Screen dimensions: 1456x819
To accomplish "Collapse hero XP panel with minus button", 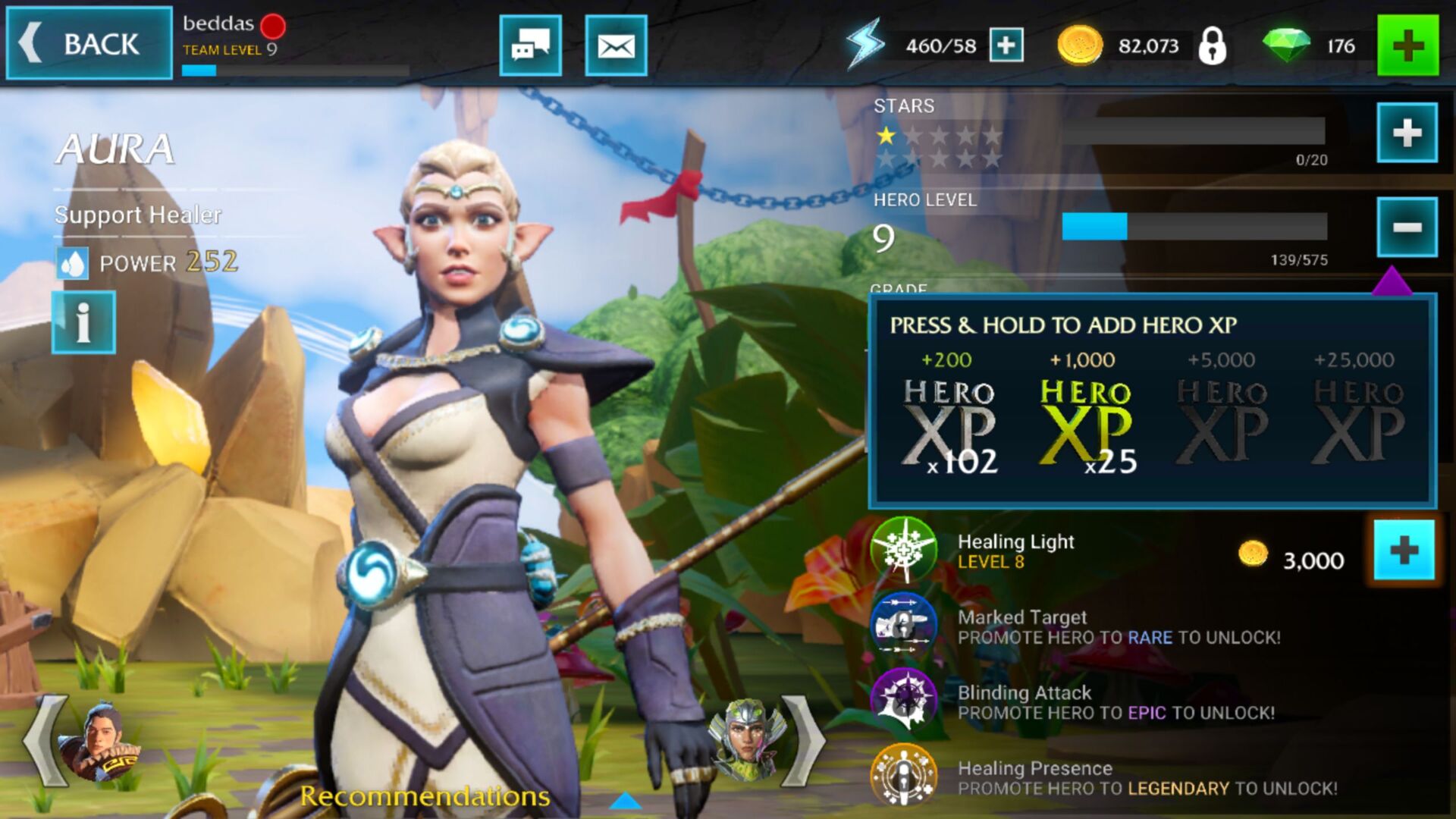I will pos(1407,227).
